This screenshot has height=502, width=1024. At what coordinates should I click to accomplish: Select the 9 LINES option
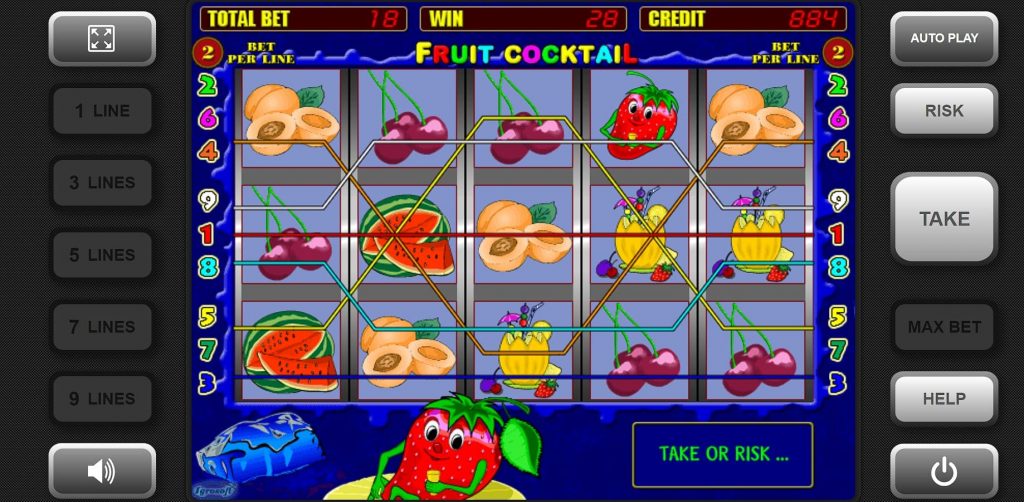[x=102, y=399]
